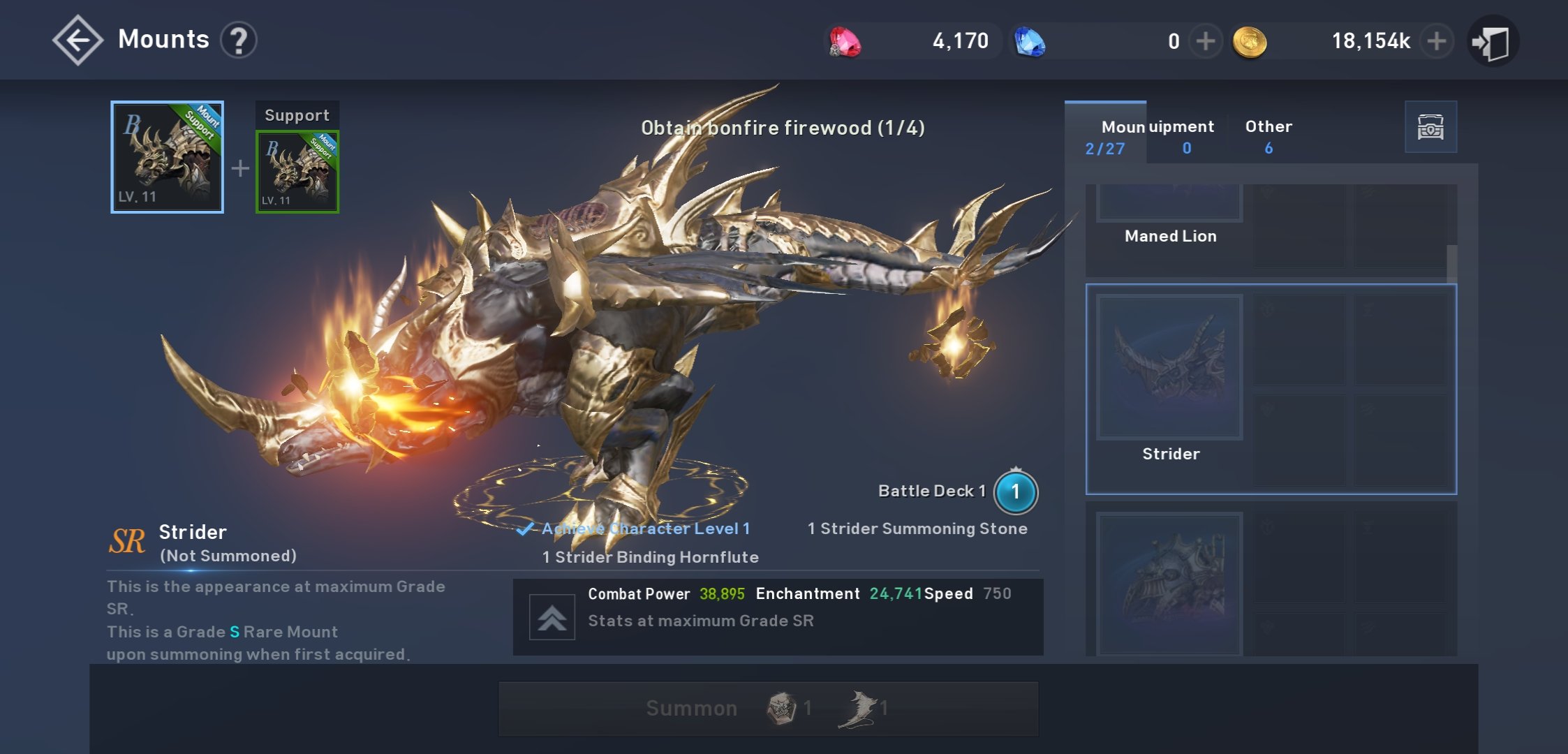Go back using the arrow button

[77, 40]
